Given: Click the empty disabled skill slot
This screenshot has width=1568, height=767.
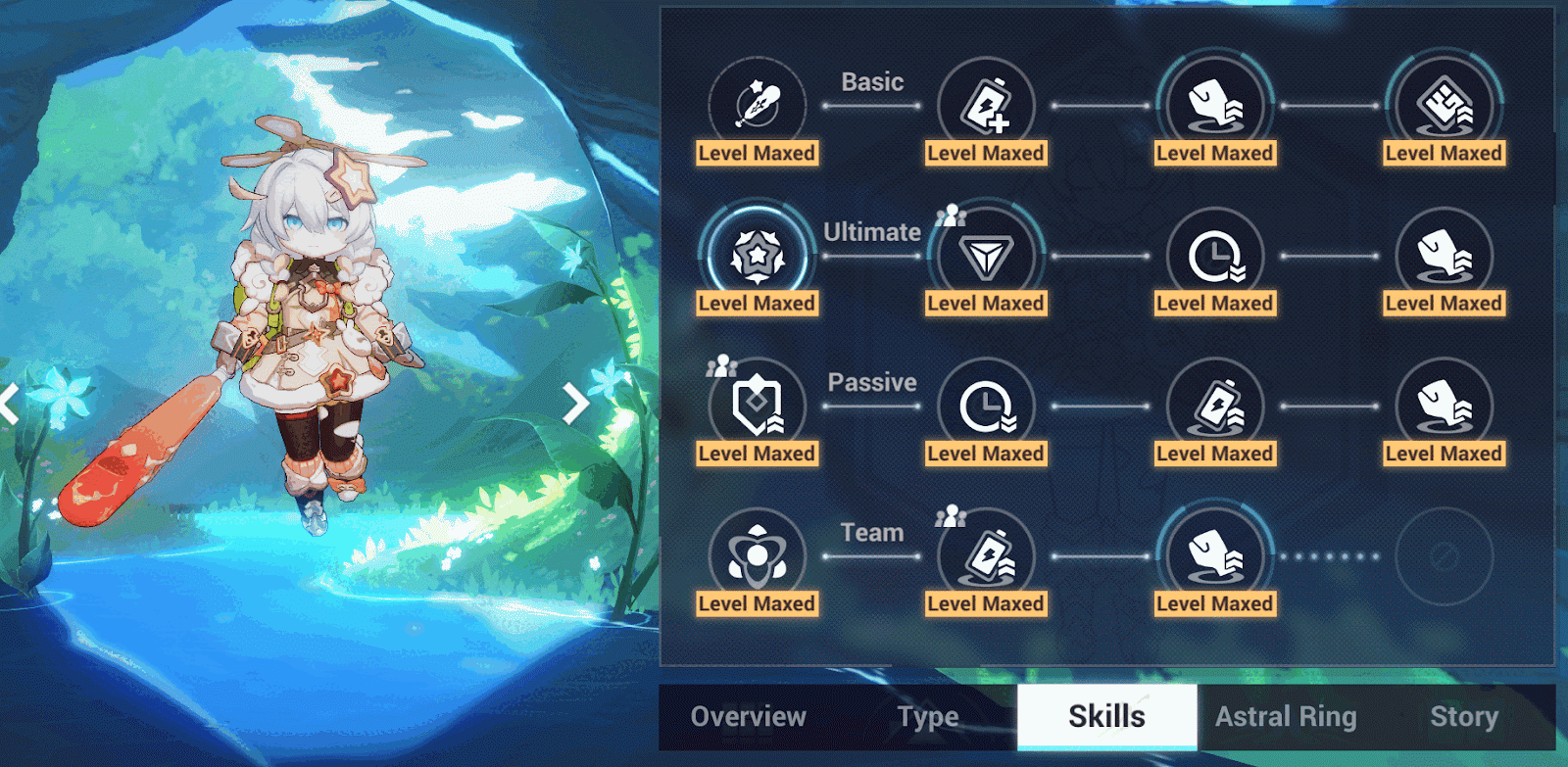Looking at the screenshot, I should tap(1443, 556).
